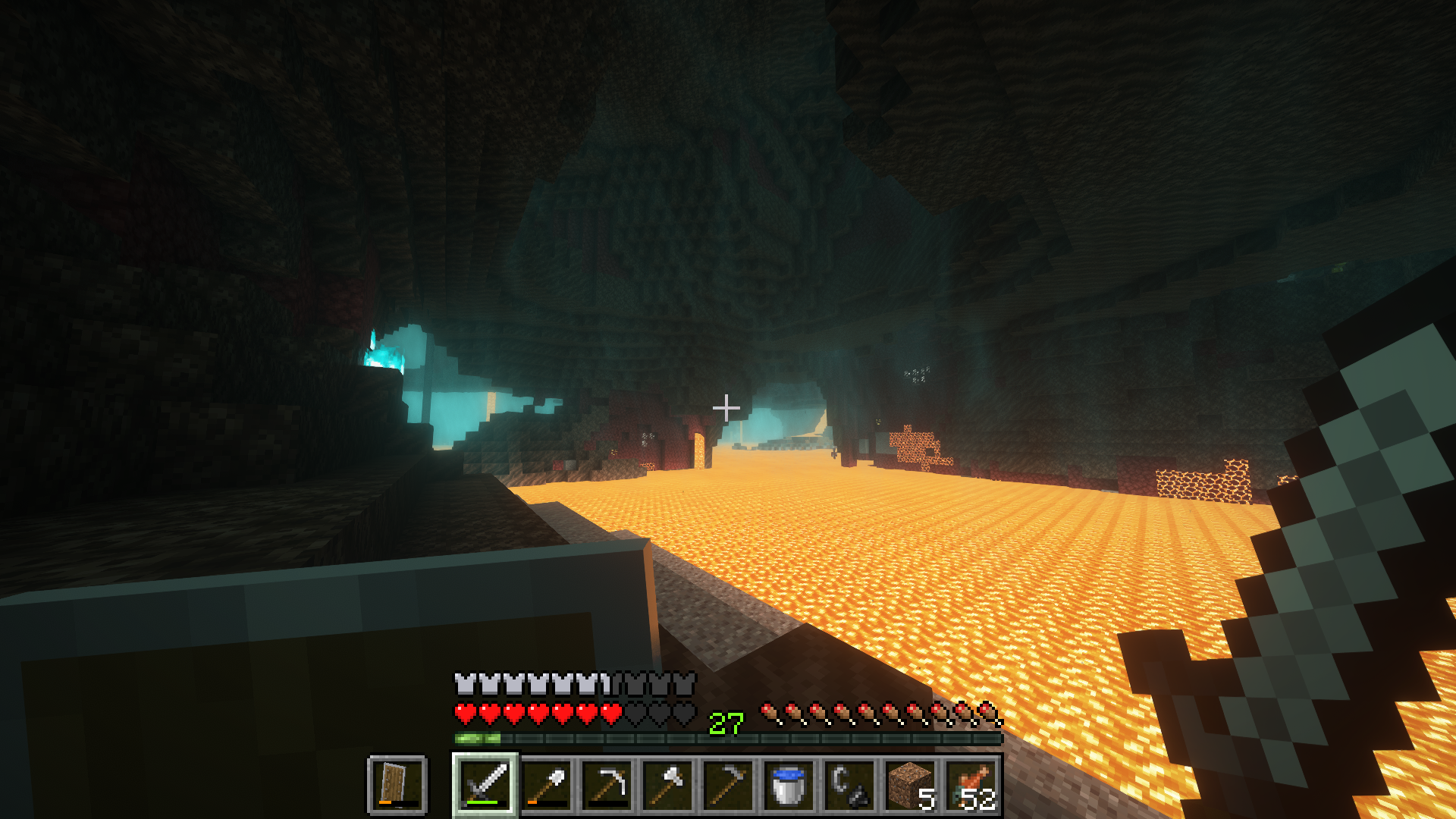Choose the flint and steel slot

(x=850, y=784)
